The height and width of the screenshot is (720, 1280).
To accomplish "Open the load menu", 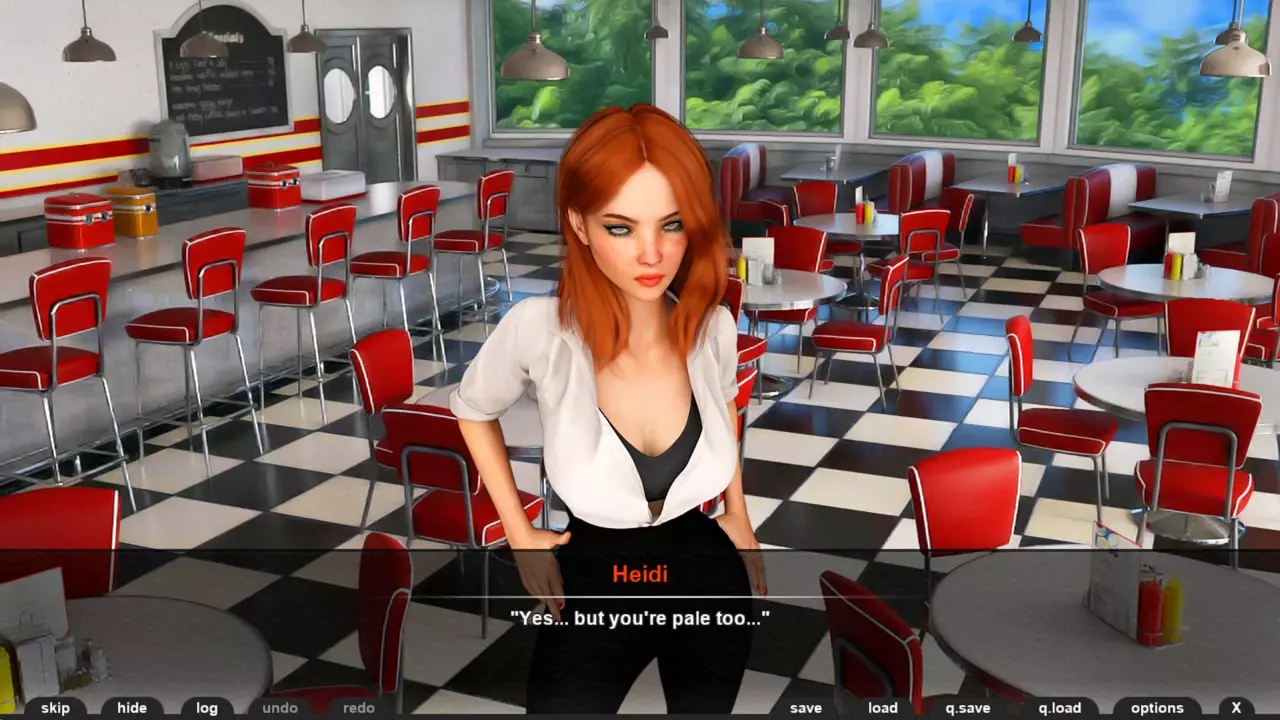I will tap(882, 708).
